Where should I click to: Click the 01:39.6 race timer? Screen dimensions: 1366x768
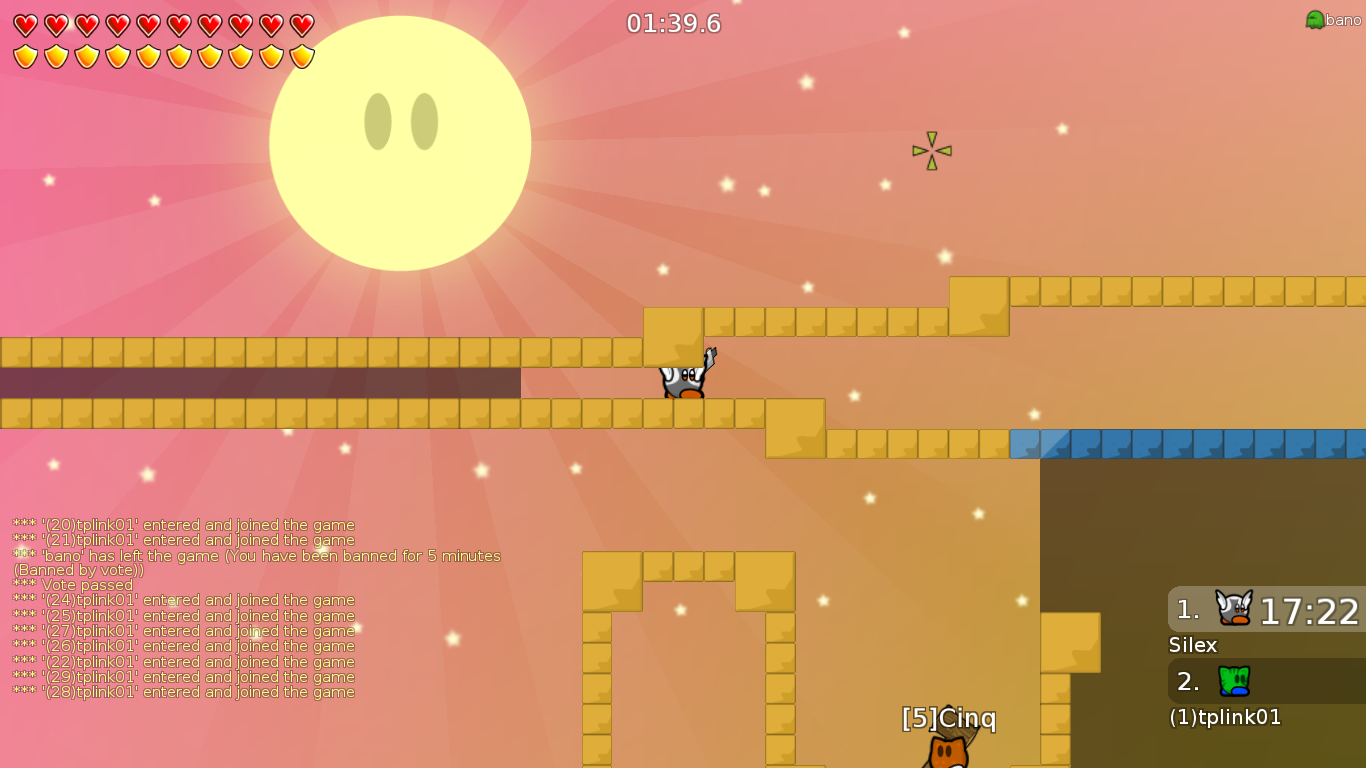coord(675,24)
